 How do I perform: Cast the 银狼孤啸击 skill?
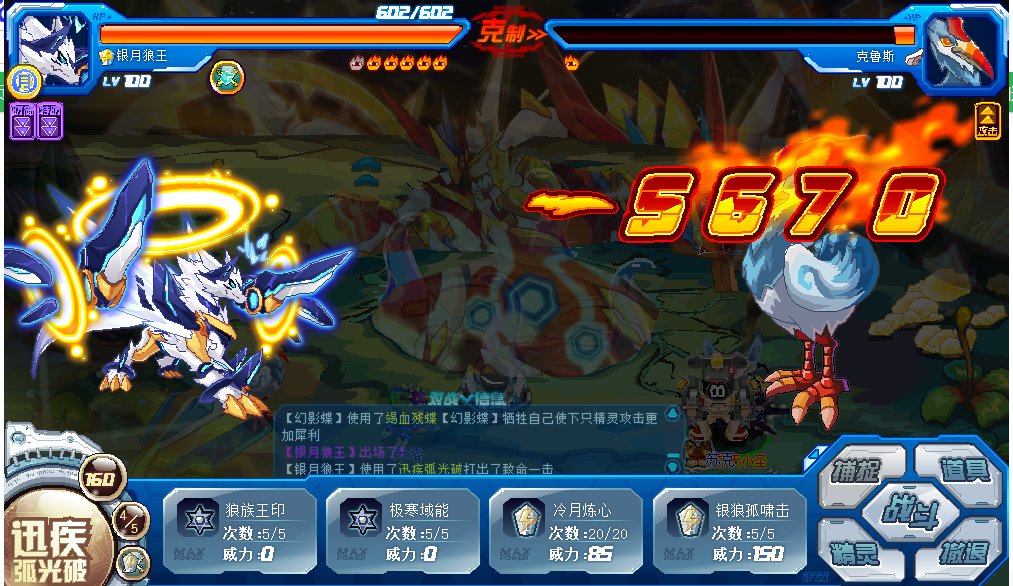click(728, 525)
